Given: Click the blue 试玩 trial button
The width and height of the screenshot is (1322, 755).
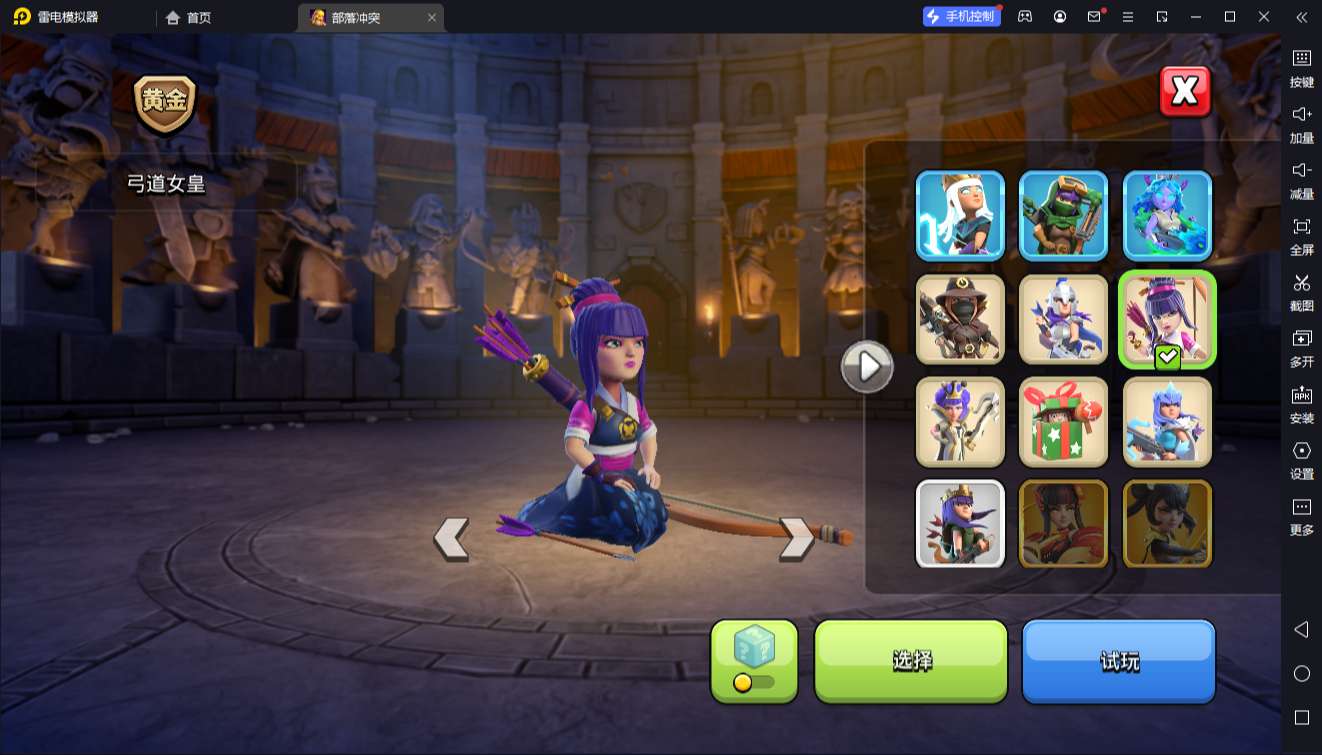Looking at the screenshot, I should (x=1118, y=660).
